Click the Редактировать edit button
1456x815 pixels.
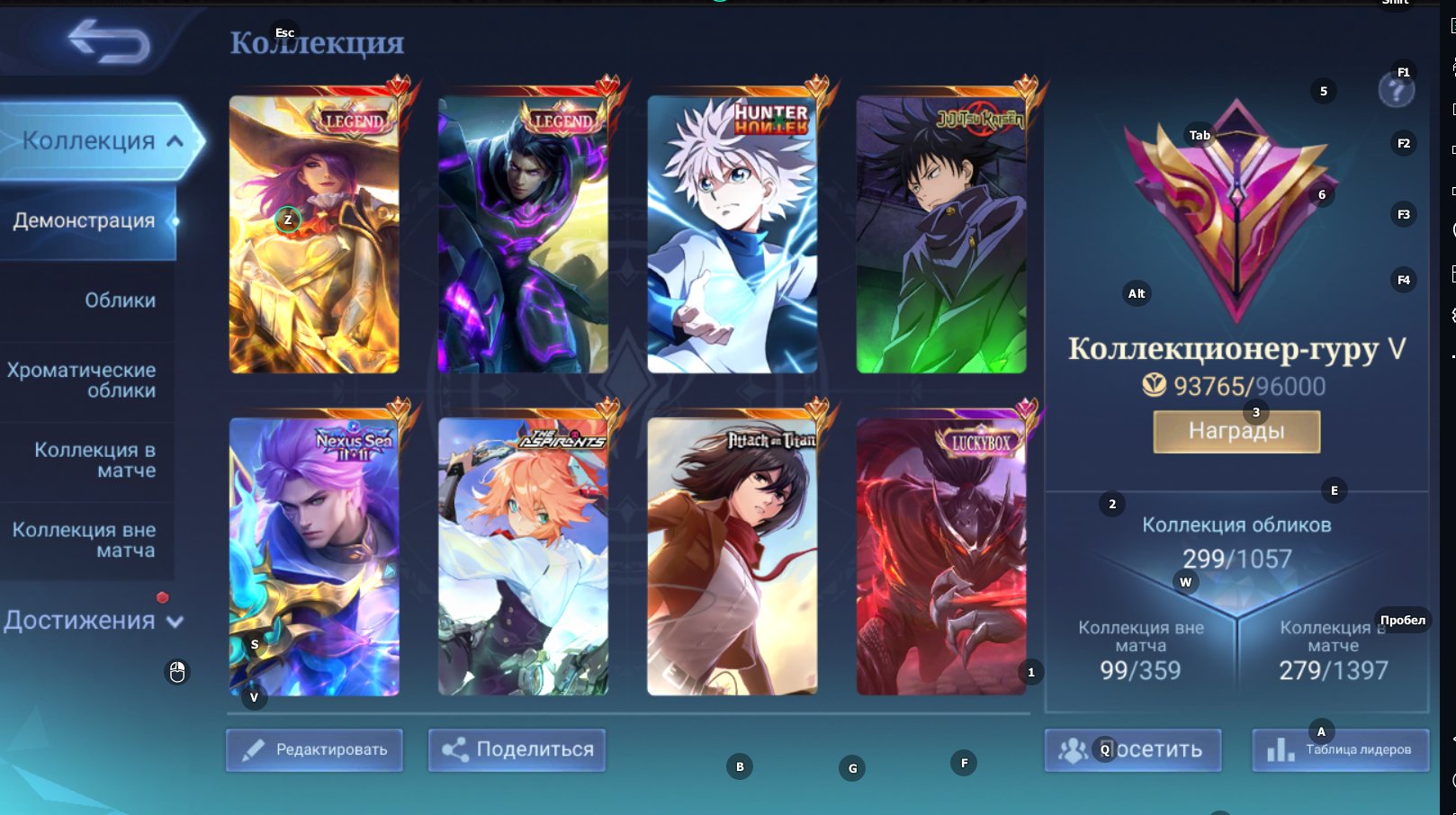click(314, 750)
